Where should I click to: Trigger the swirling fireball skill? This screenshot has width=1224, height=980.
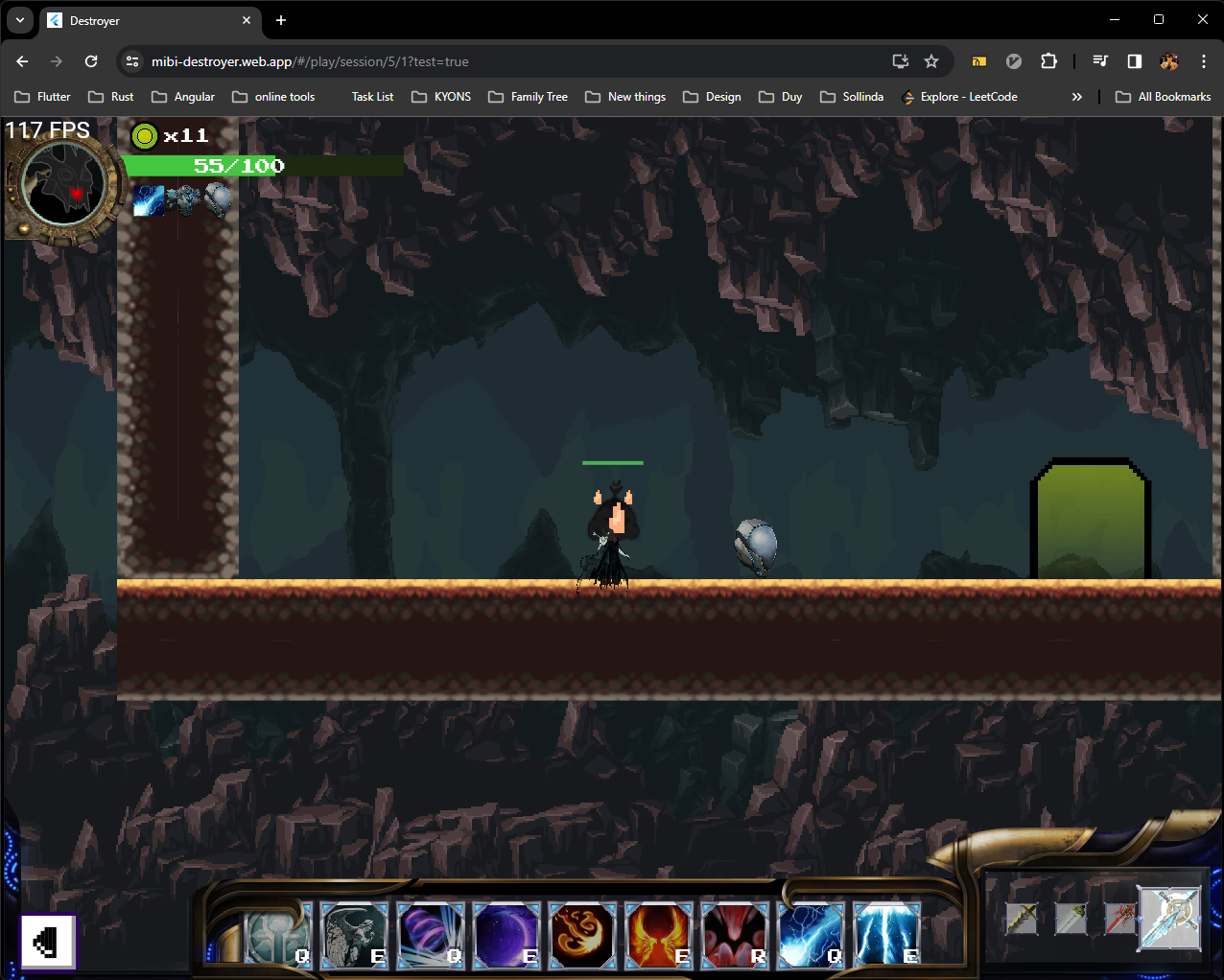coord(582,934)
